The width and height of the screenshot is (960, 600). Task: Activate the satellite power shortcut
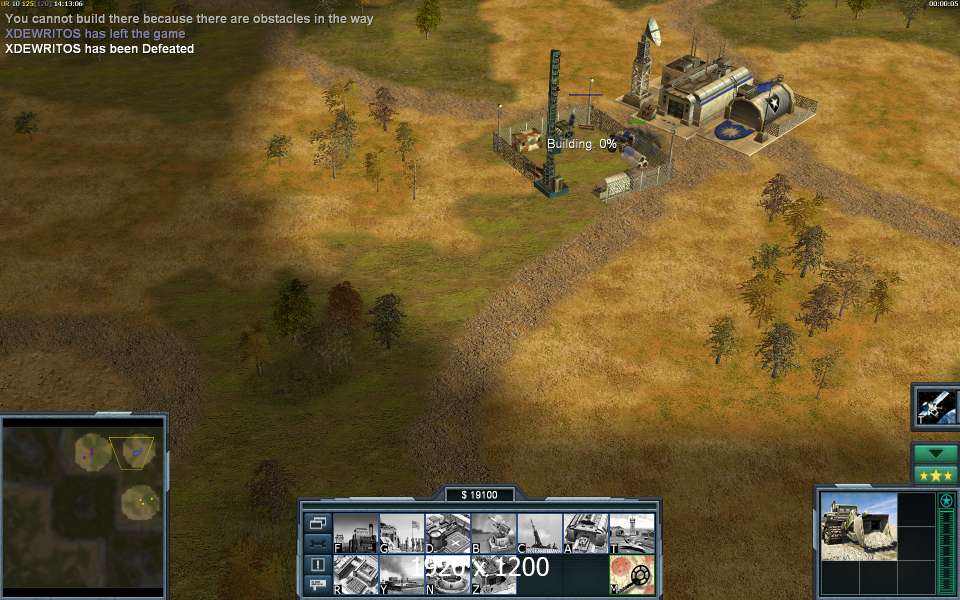(937, 406)
